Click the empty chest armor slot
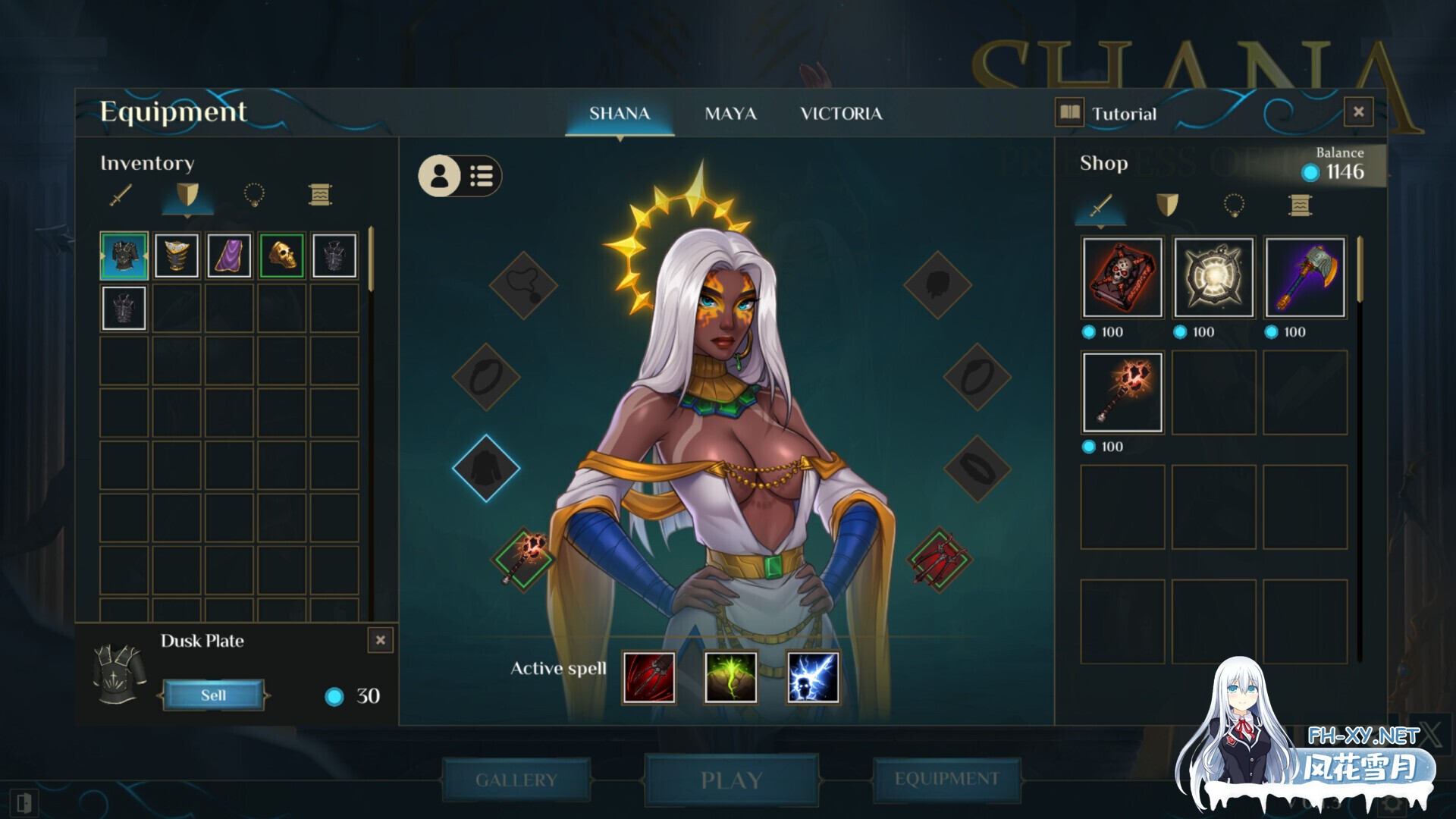The image size is (1456, 819). pos(486,469)
